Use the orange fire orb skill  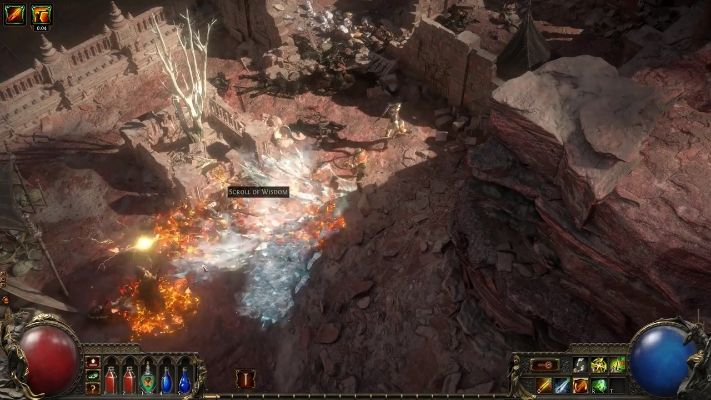pyautogui.click(x=581, y=385)
